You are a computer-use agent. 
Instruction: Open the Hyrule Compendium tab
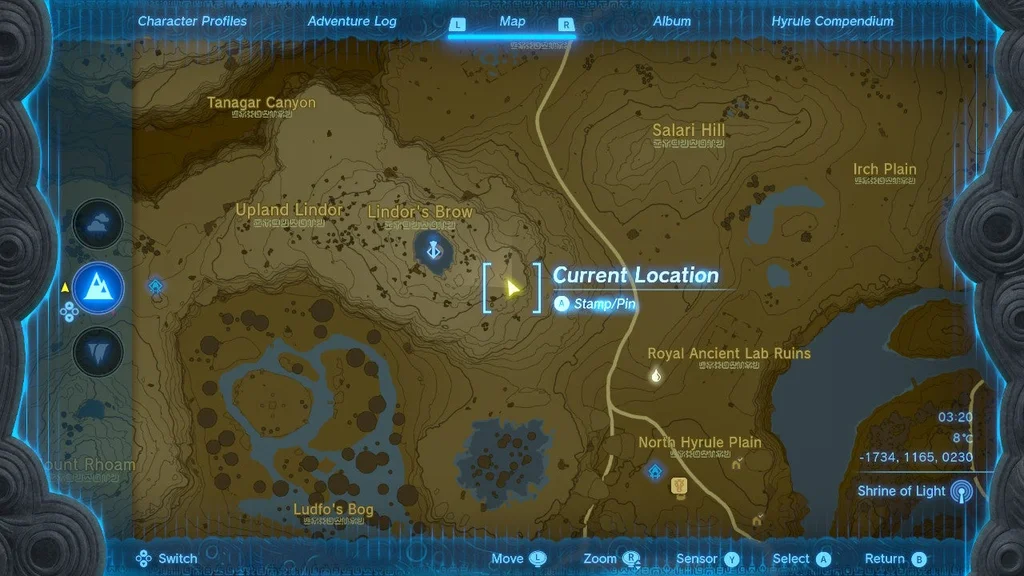click(x=832, y=21)
